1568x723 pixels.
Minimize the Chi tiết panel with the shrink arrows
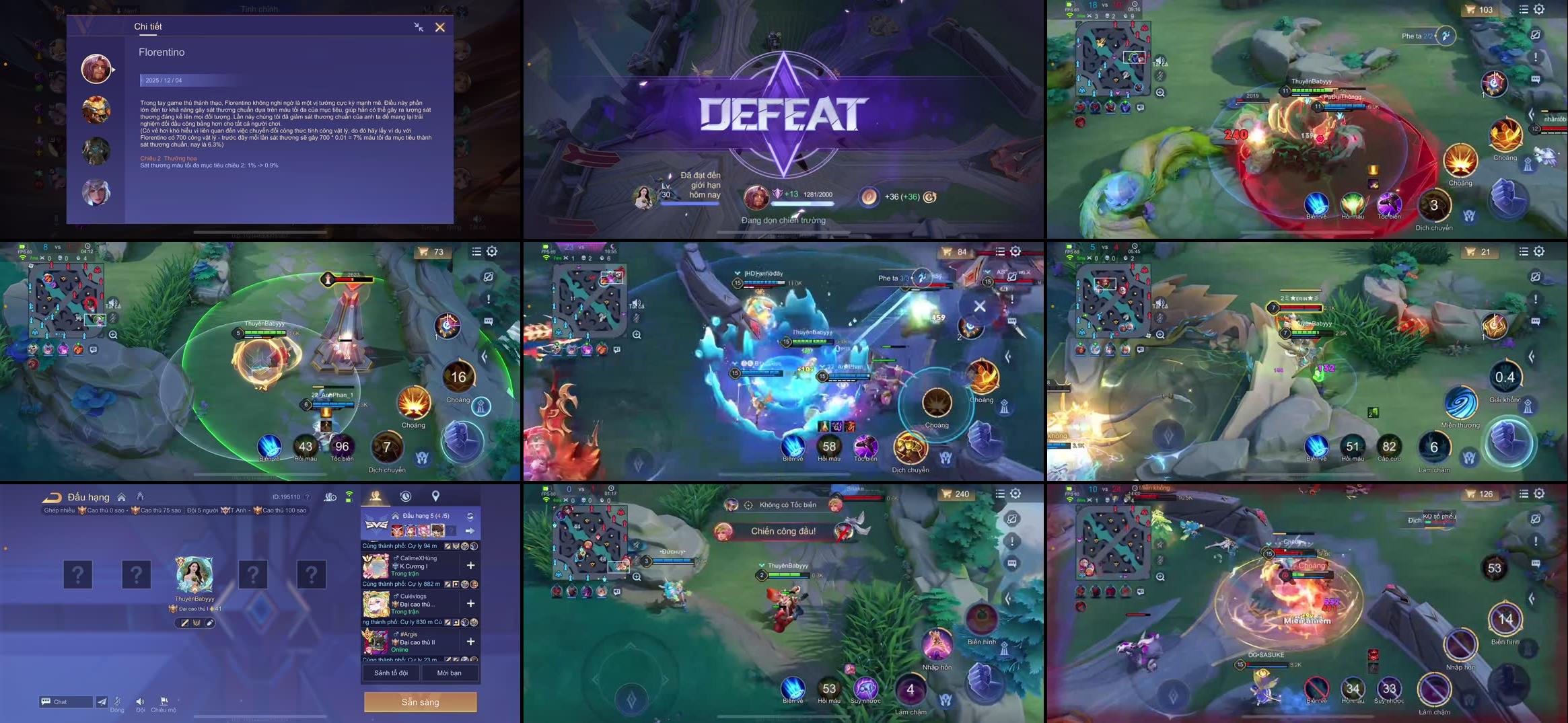pyautogui.click(x=419, y=28)
